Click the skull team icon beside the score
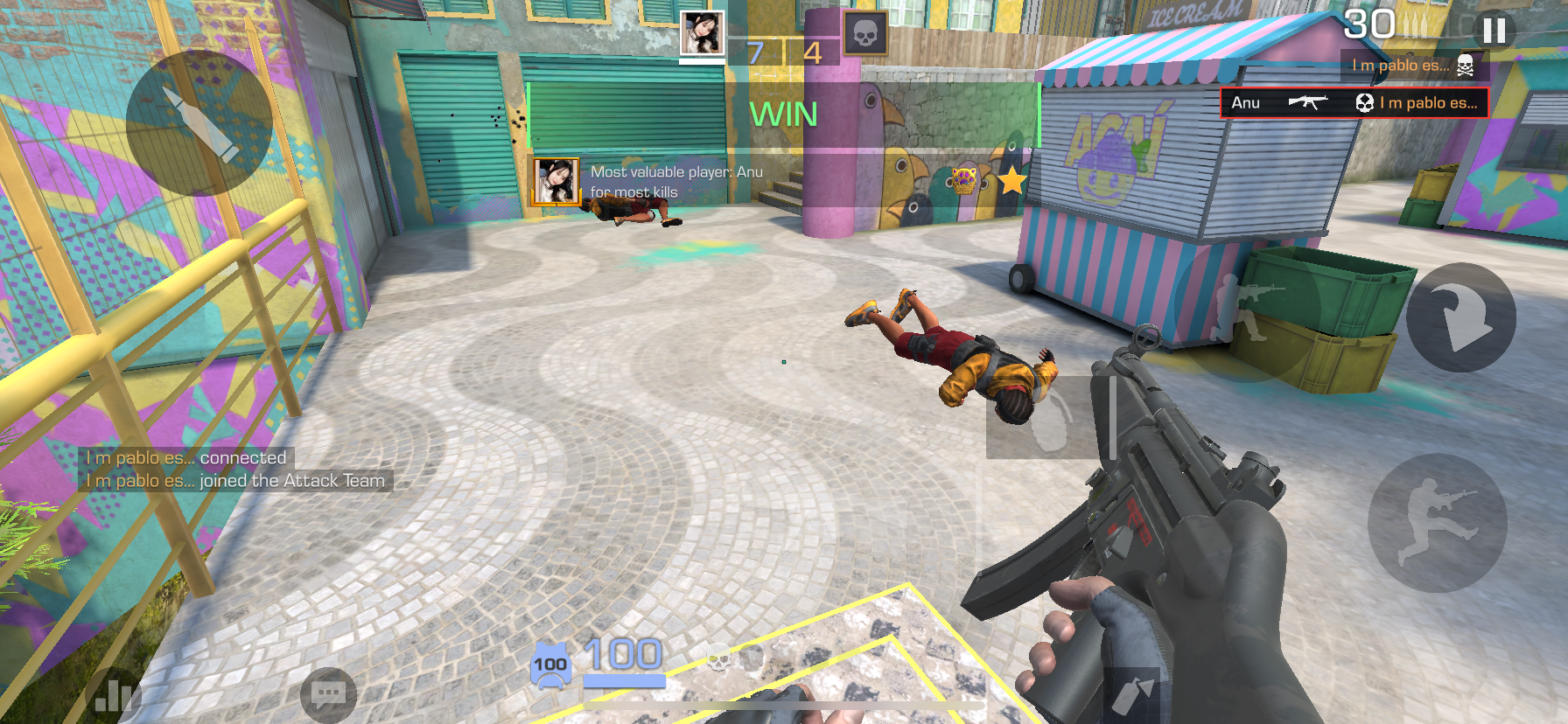The height and width of the screenshot is (724, 1568). pyautogui.click(x=864, y=34)
